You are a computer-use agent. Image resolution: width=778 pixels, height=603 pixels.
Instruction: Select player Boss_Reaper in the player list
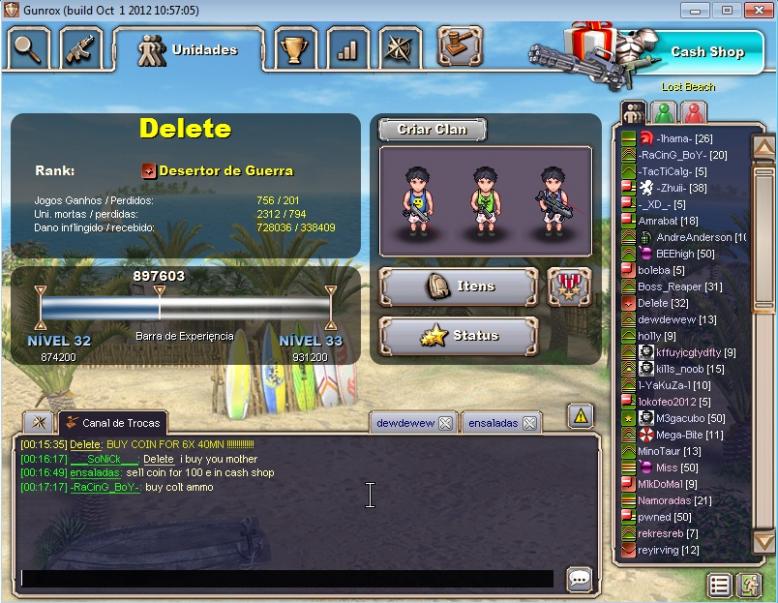(679, 286)
